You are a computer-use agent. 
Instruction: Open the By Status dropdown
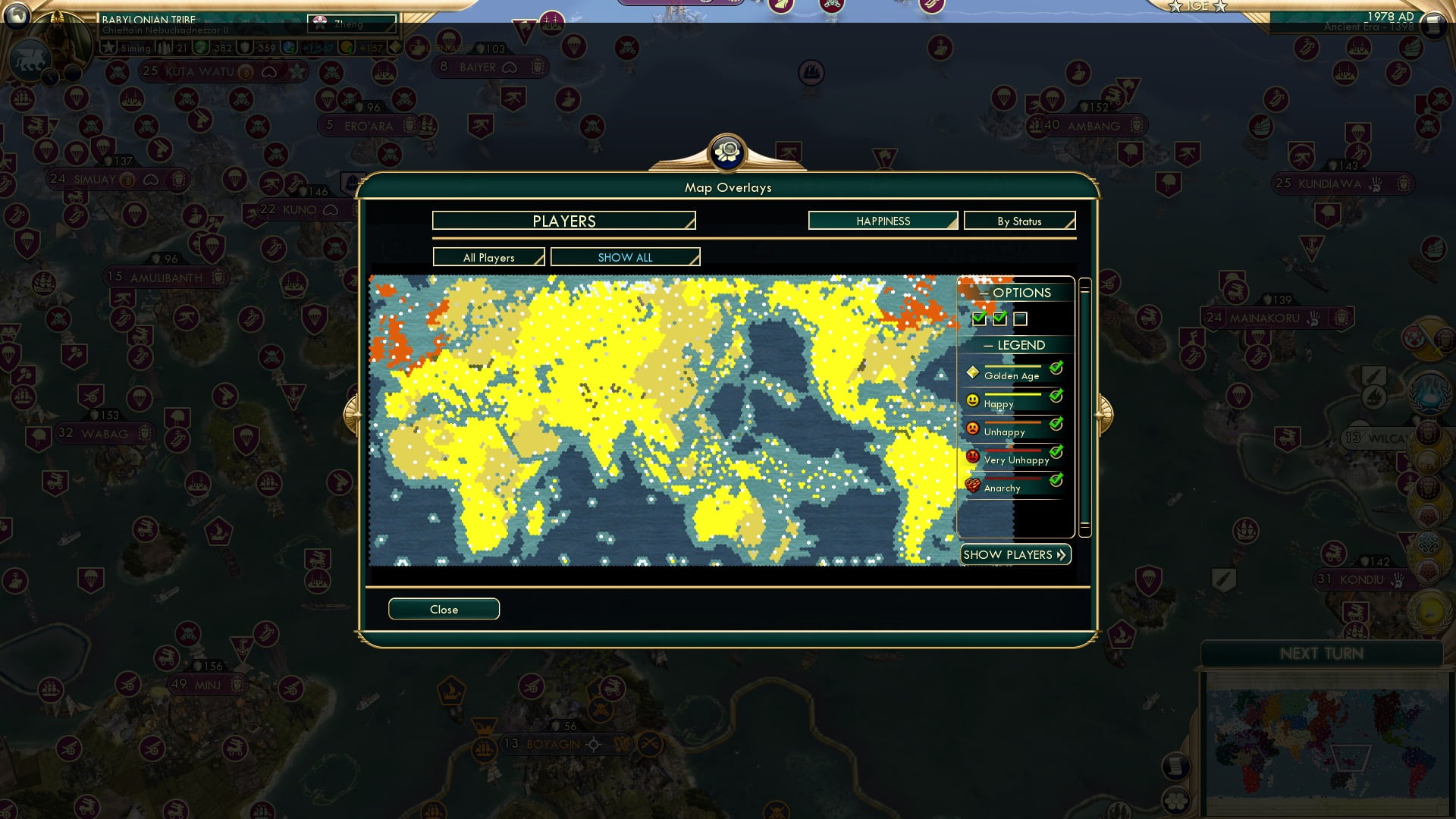point(1019,221)
